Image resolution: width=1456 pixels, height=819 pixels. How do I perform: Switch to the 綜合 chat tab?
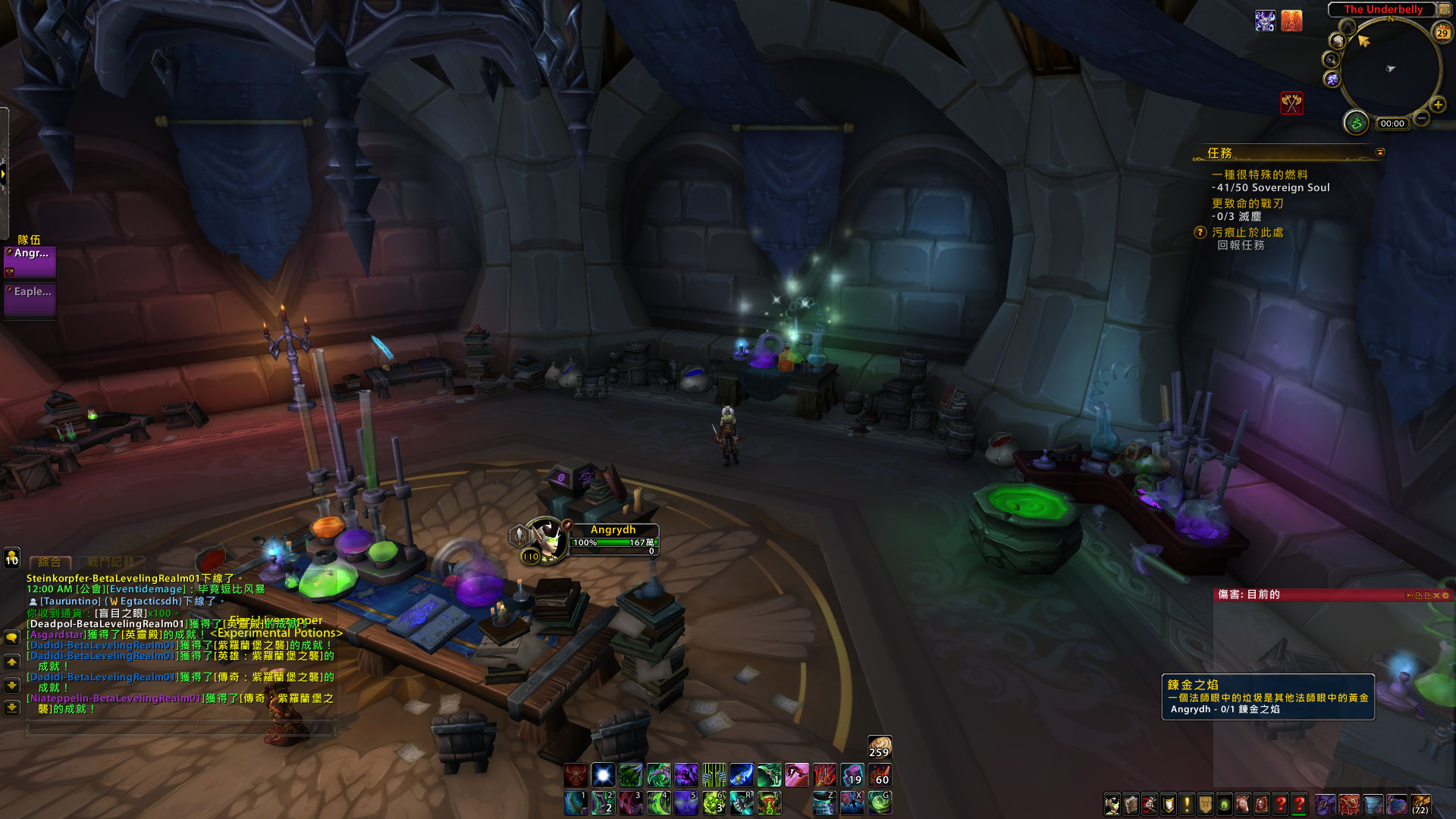pos(49,562)
